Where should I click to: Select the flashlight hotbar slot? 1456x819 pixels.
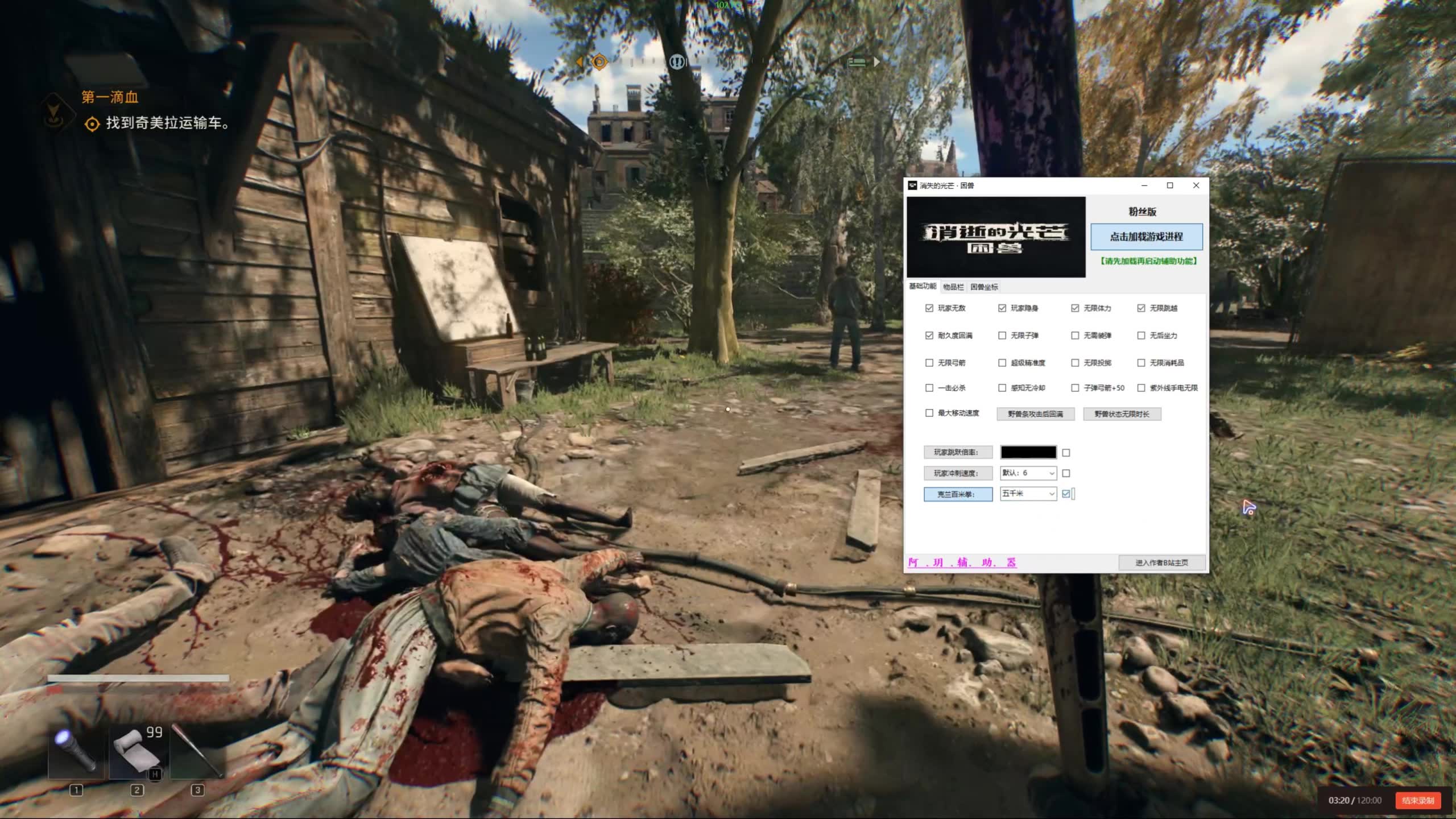(76, 751)
